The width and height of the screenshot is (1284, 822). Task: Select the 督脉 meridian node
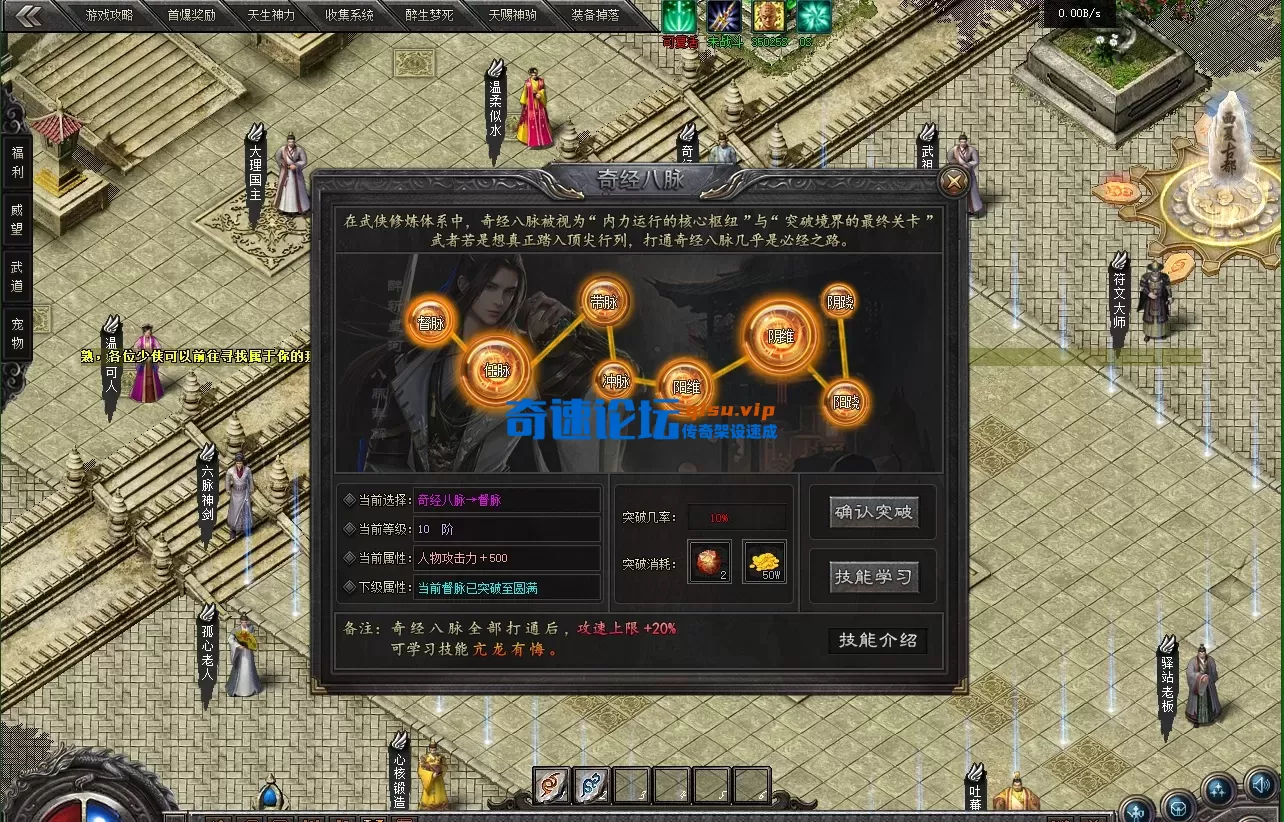430,323
